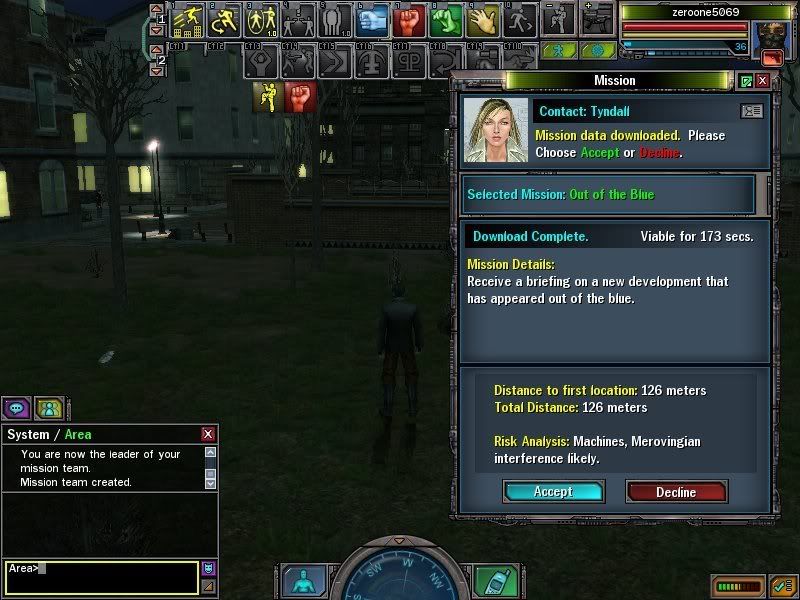Open Tyndall's contact details card
800x600 pixels.
click(750, 111)
